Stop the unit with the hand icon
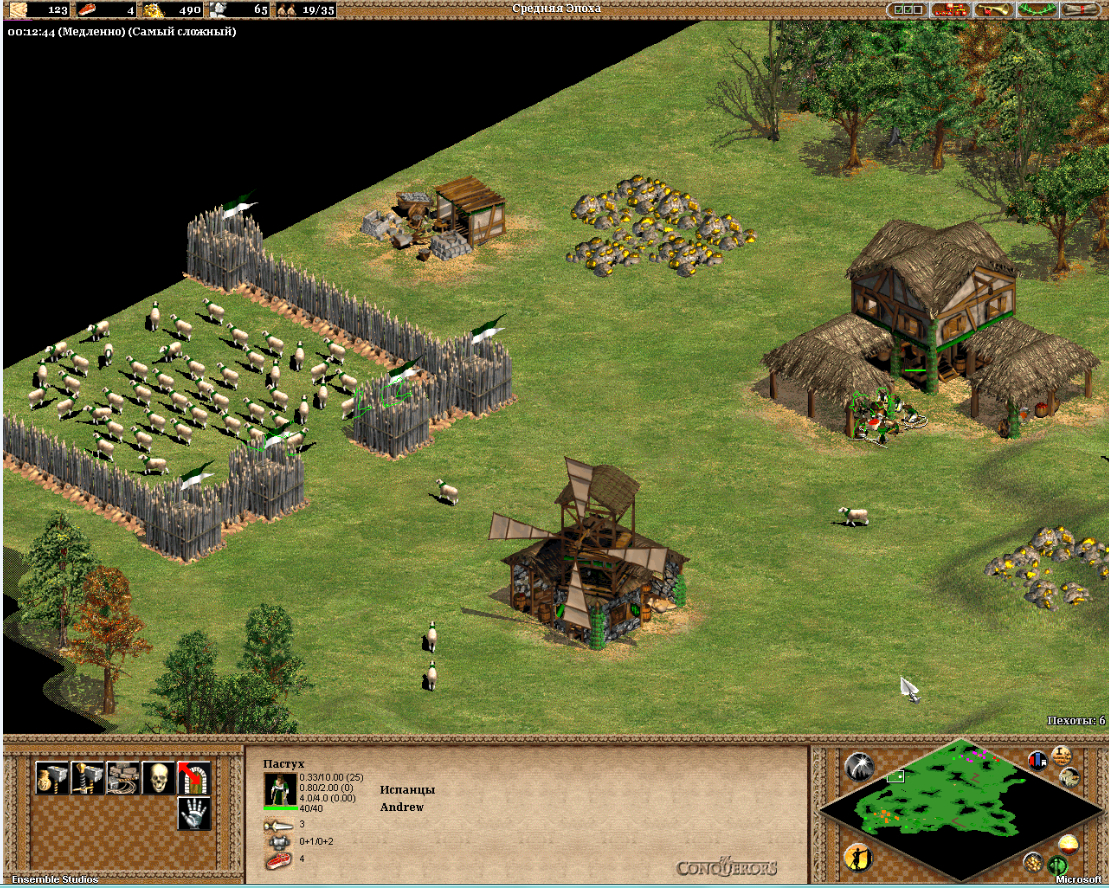The image size is (1109, 888). 193,813
